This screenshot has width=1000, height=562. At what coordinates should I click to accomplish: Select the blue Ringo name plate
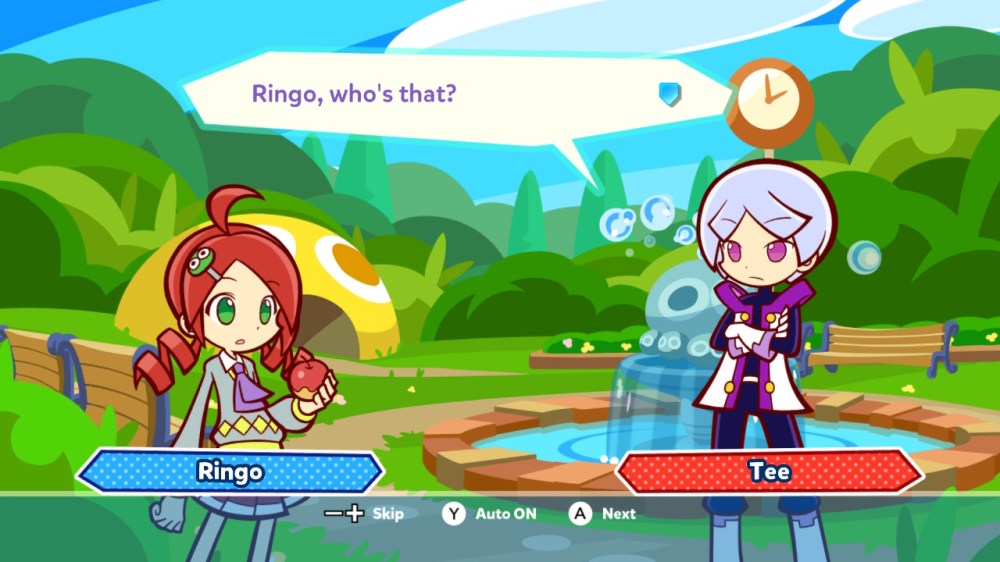tap(229, 471)
